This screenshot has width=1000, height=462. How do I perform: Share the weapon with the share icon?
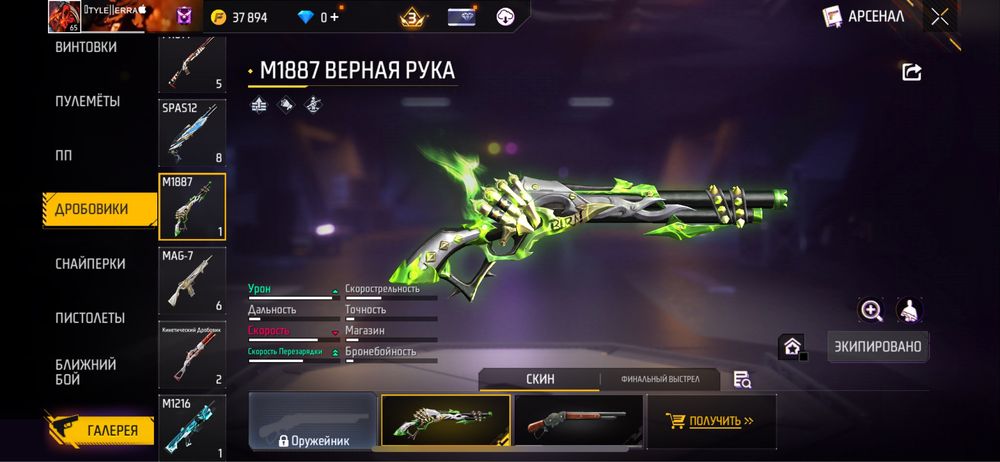[x=911, y=72]
